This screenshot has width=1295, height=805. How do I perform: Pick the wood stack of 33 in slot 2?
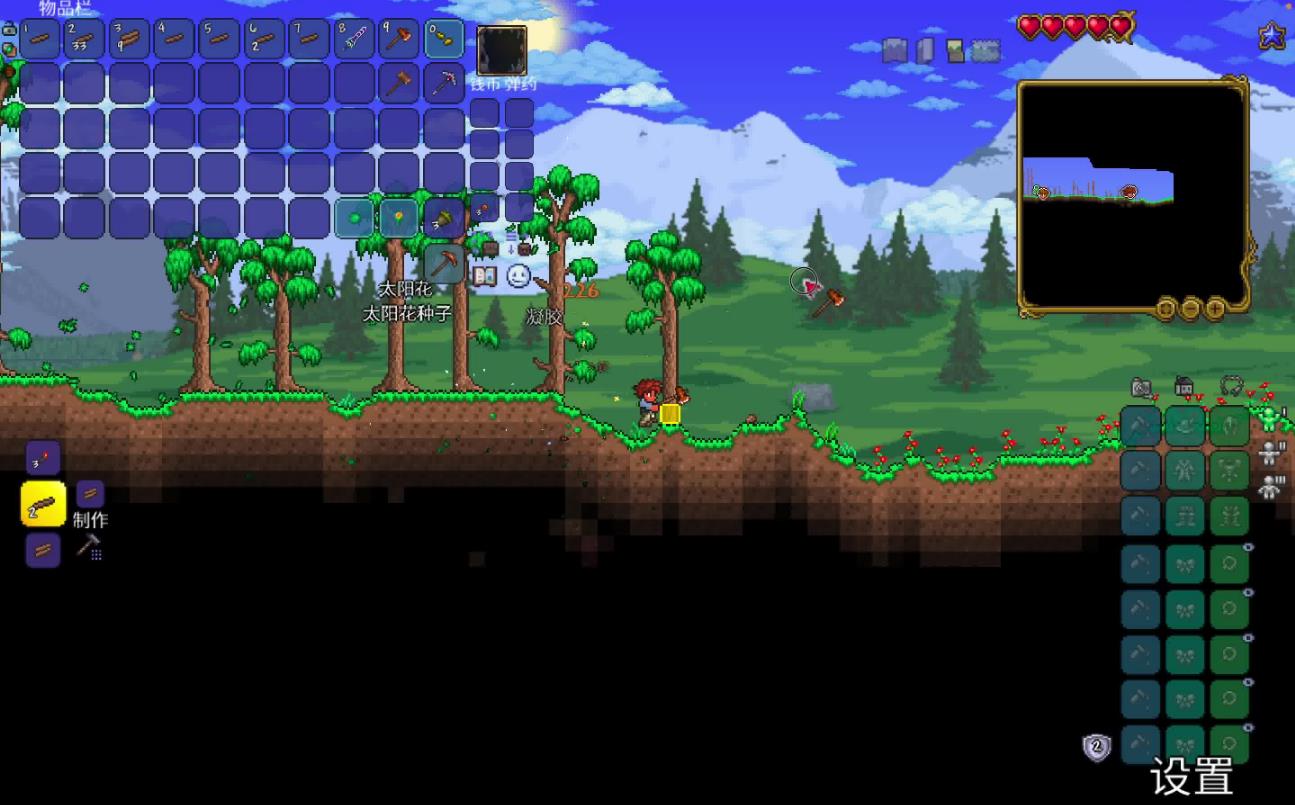[85, 39]
